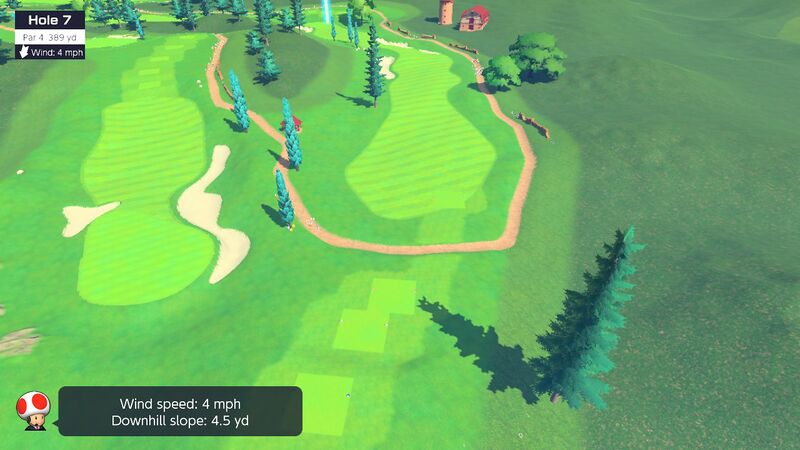Click the wind direction arrow icon
800x450 pixels.
click(24, 51)
